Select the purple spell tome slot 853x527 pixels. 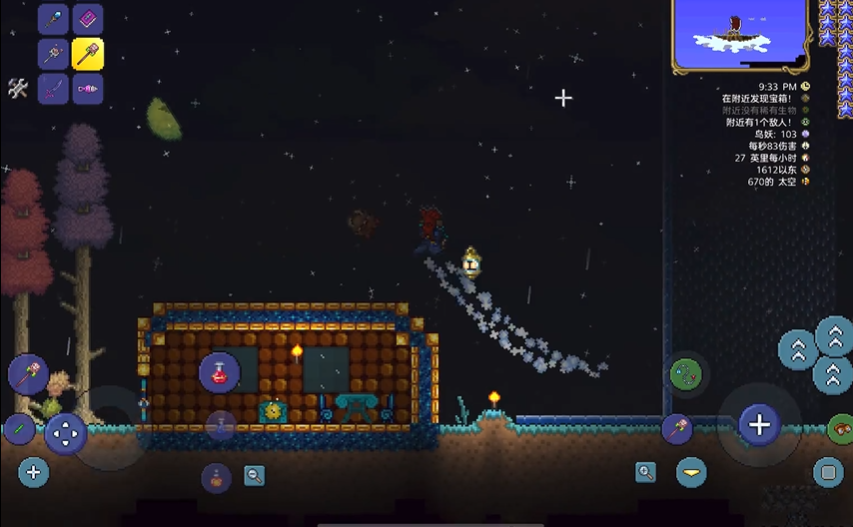tap(87, 19)
